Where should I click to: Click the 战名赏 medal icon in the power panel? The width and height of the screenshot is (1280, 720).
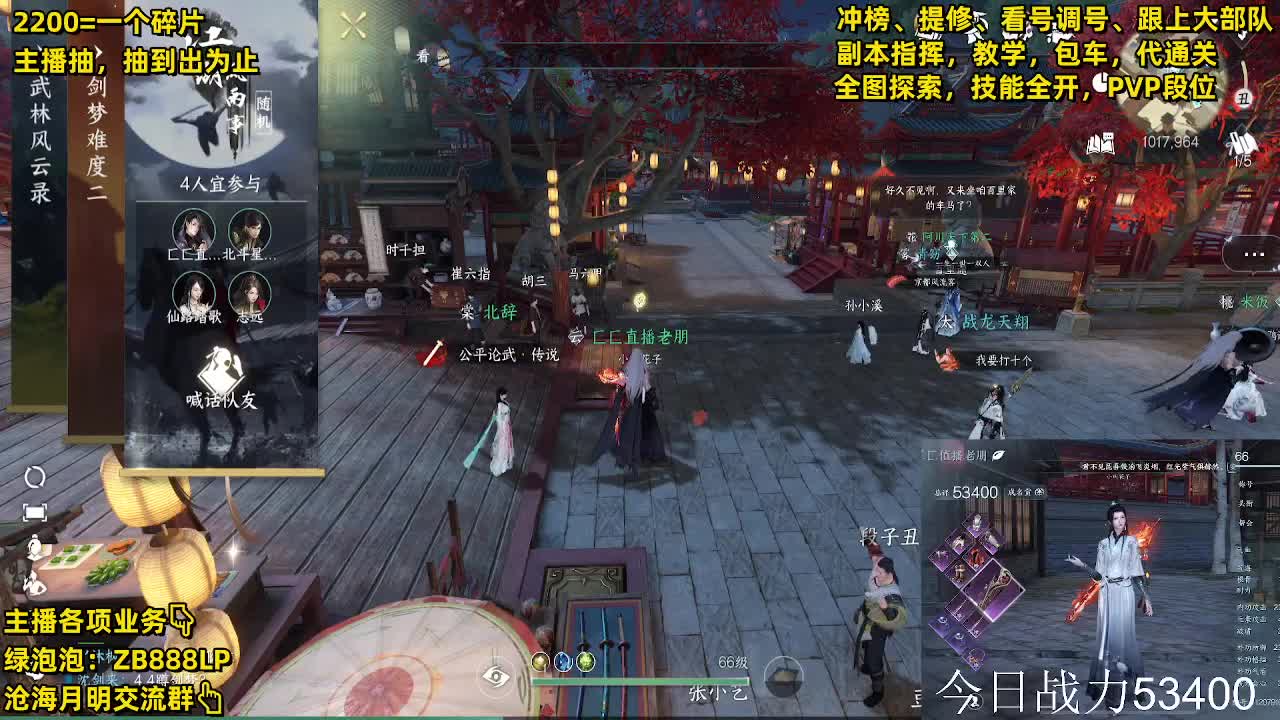[x=1040, y=493]
